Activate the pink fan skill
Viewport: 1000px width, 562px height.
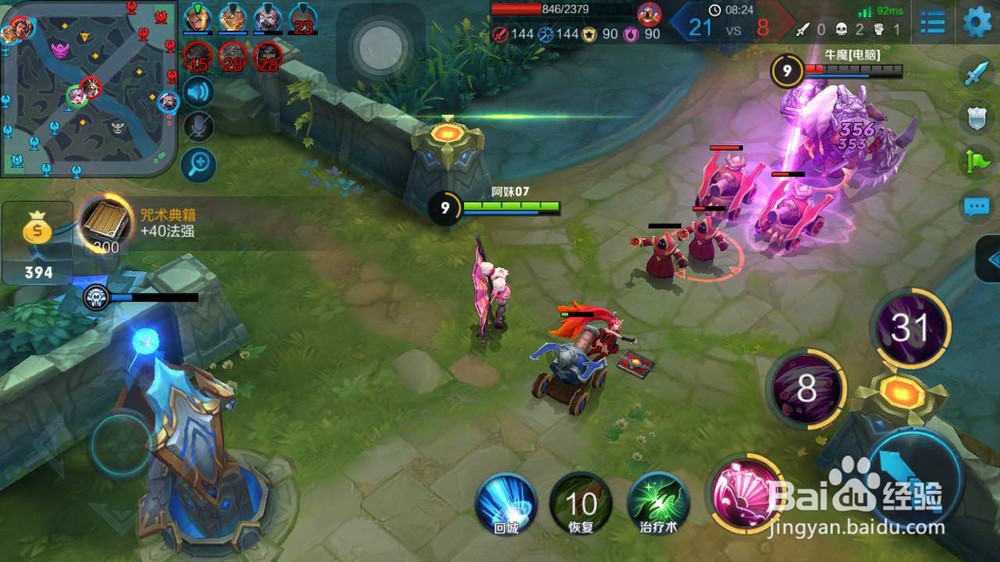tap(742, 493)
